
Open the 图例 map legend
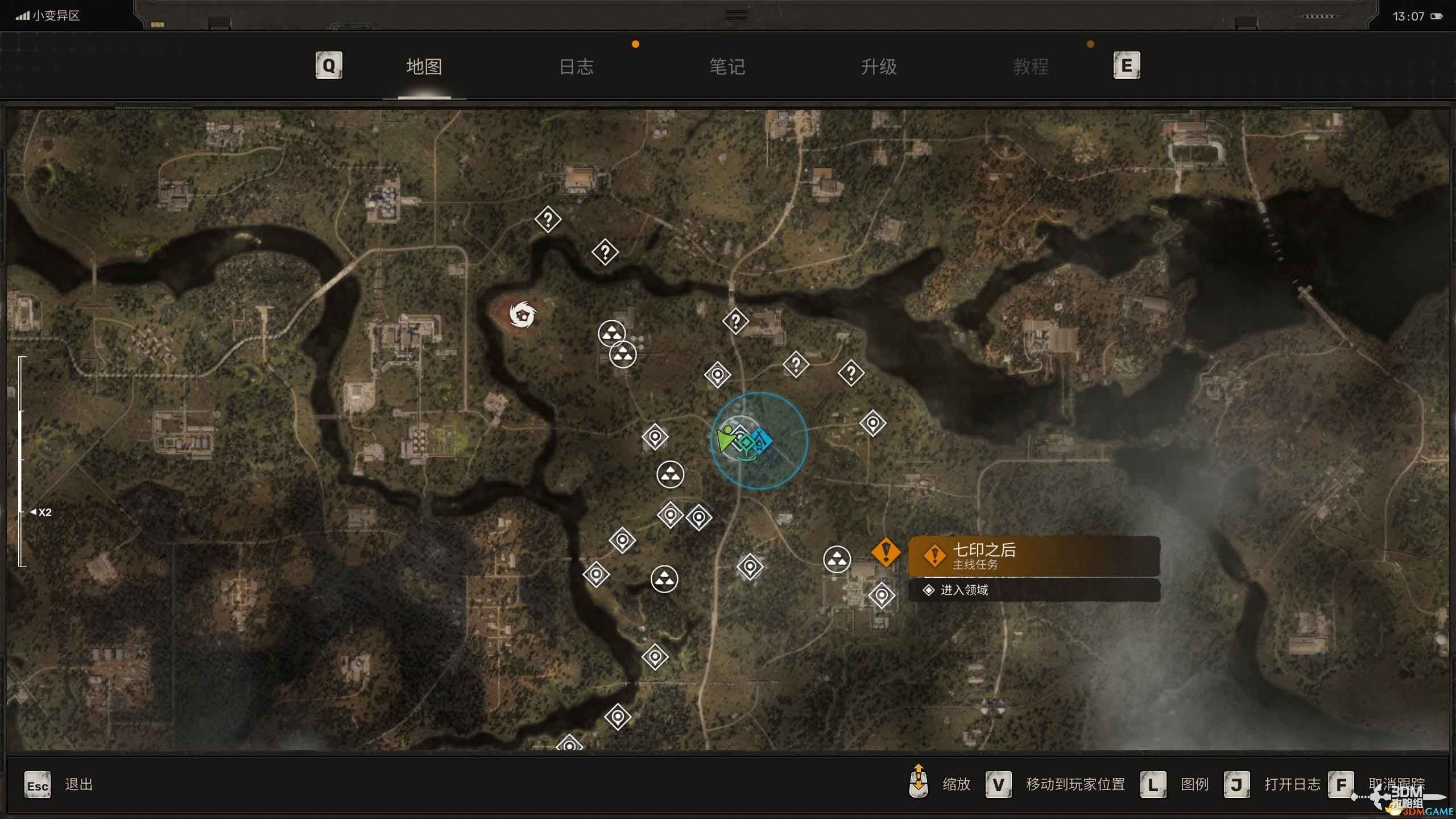[1194, 785]
